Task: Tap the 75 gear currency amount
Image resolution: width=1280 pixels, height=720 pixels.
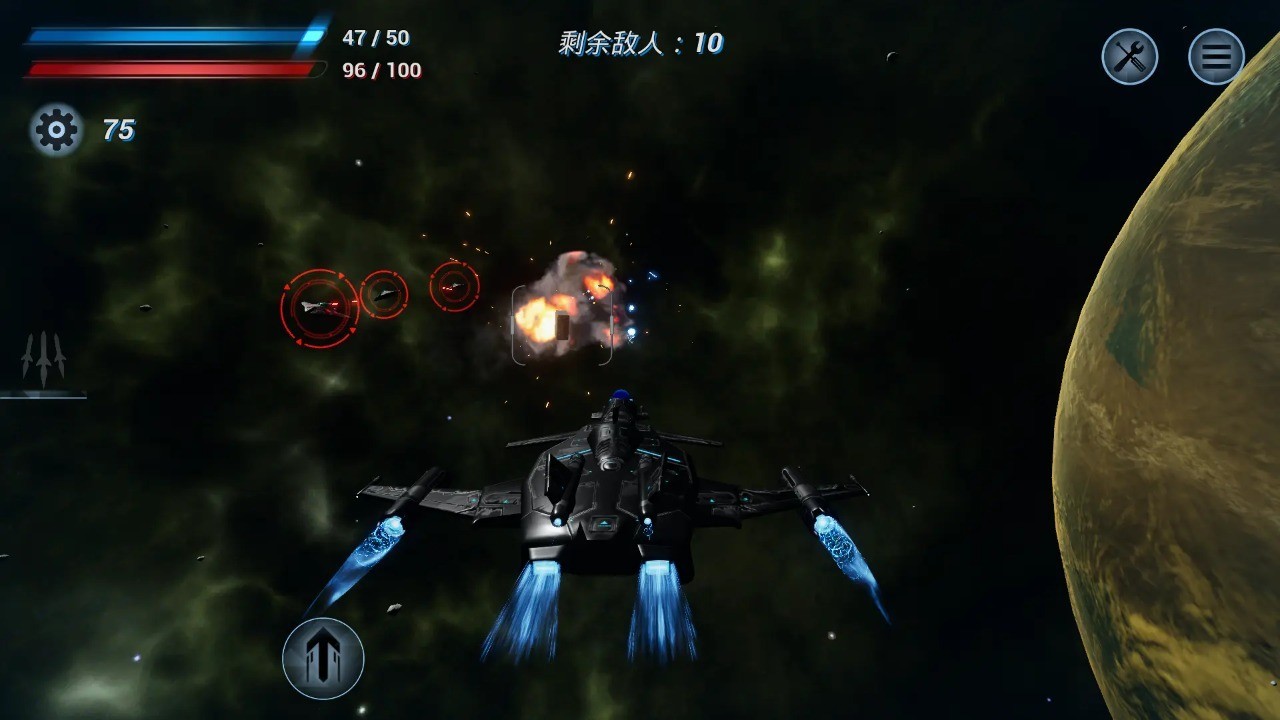Action: click(119, 130)
